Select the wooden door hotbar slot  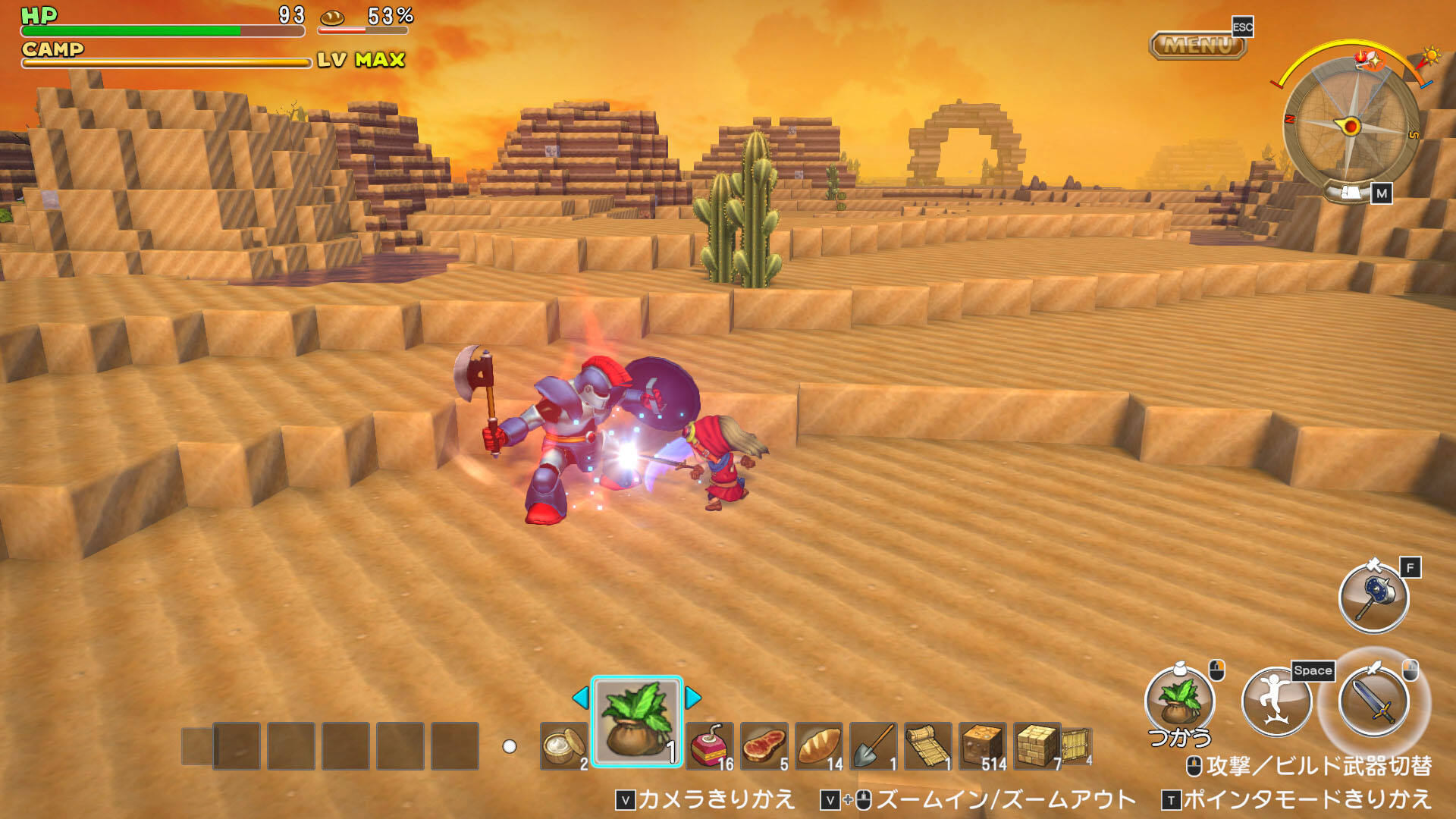click(x=1078, y=746)
